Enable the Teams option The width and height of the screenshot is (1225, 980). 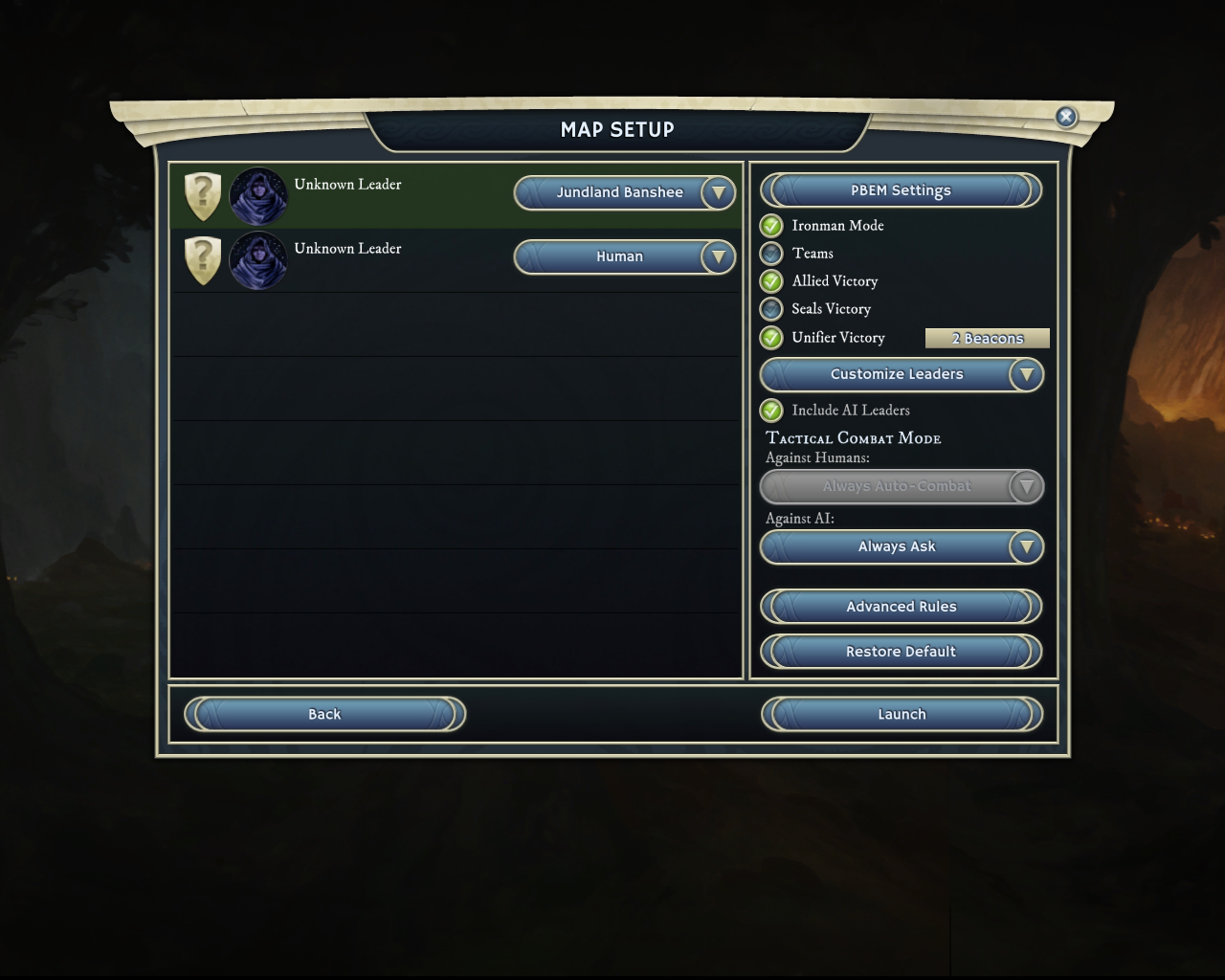[x=771, y=254]
